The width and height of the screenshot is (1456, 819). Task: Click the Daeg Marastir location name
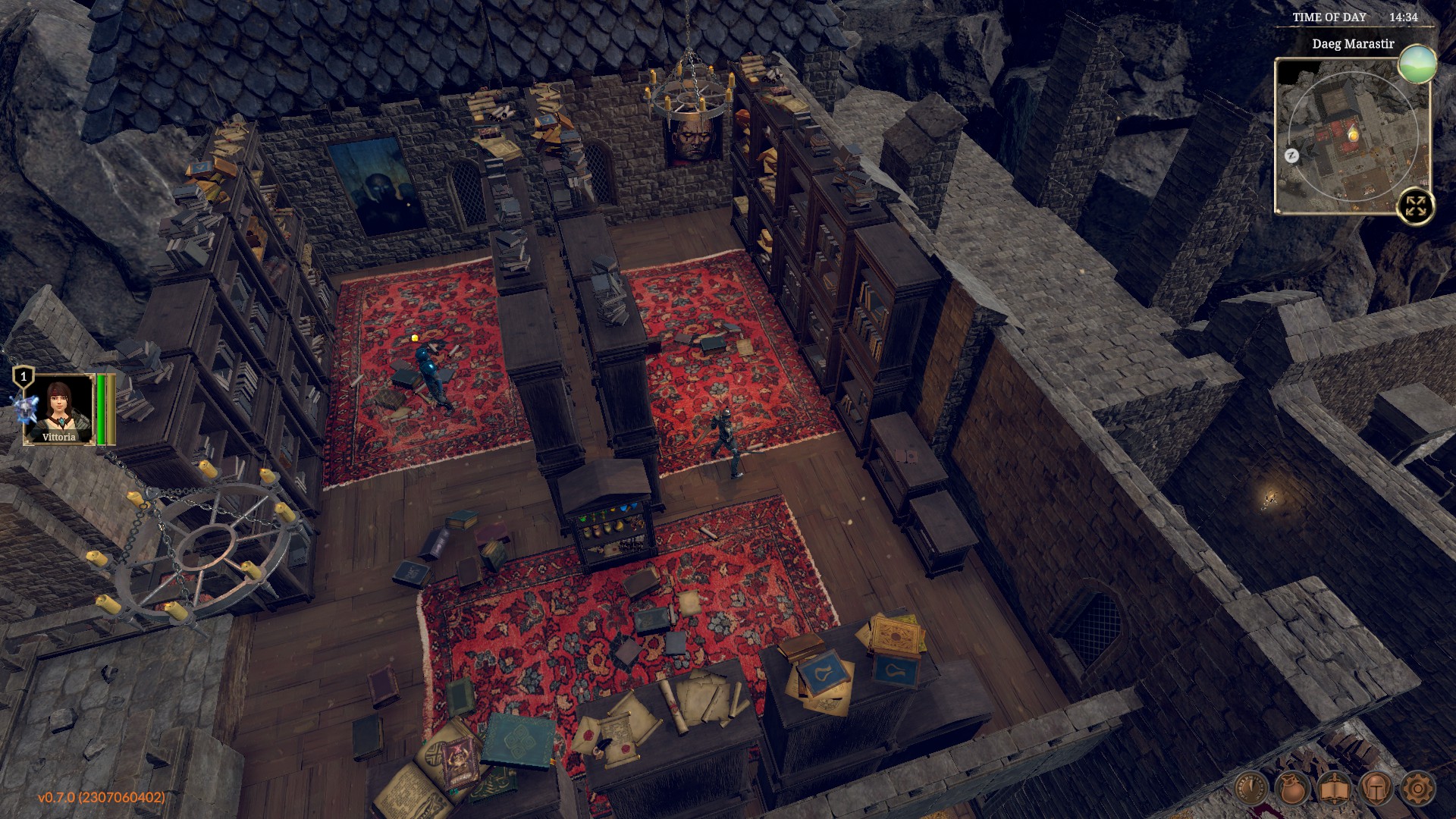pos(1353,44)
